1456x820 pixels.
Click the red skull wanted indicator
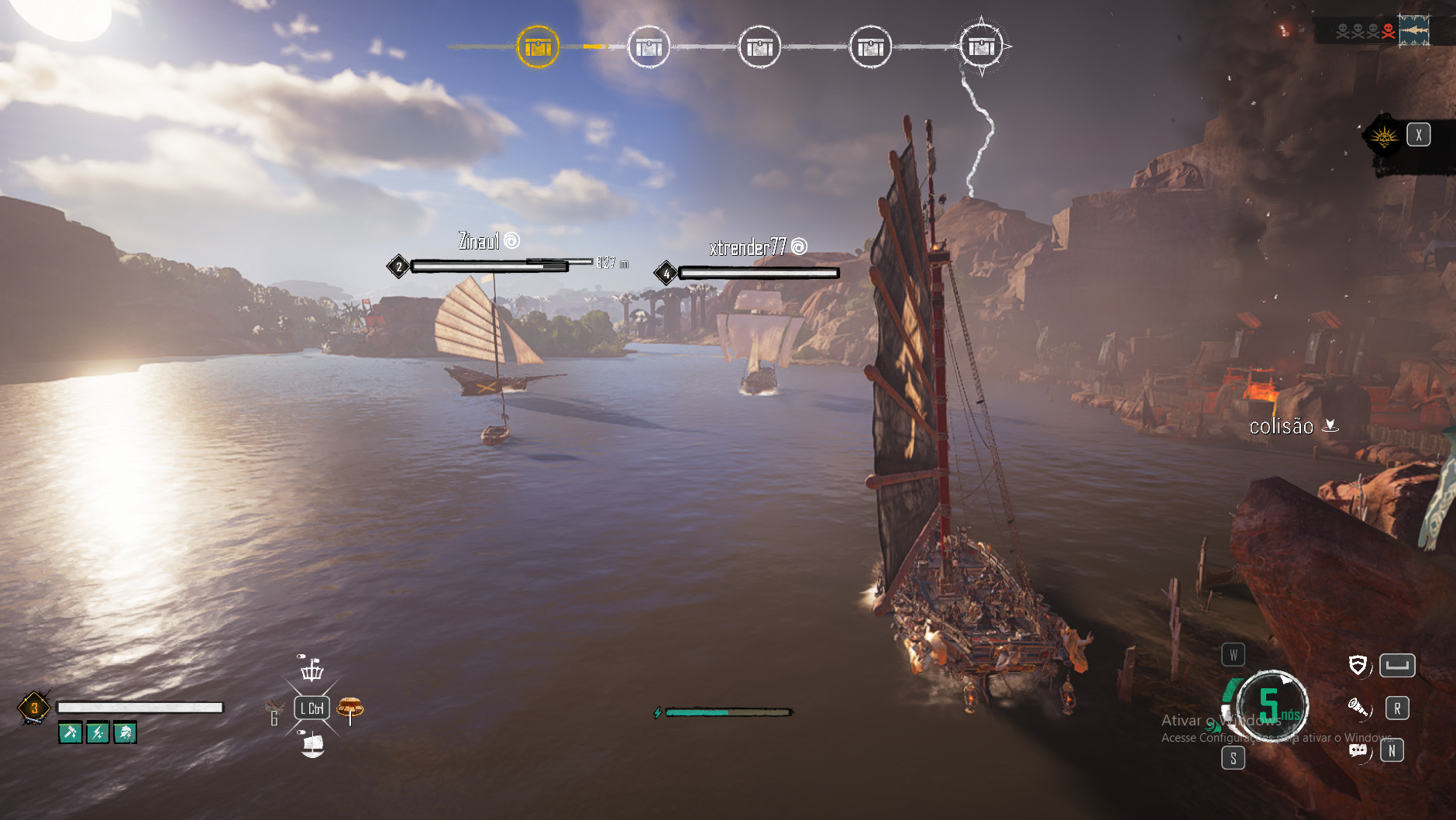[x=1388, y=31]
